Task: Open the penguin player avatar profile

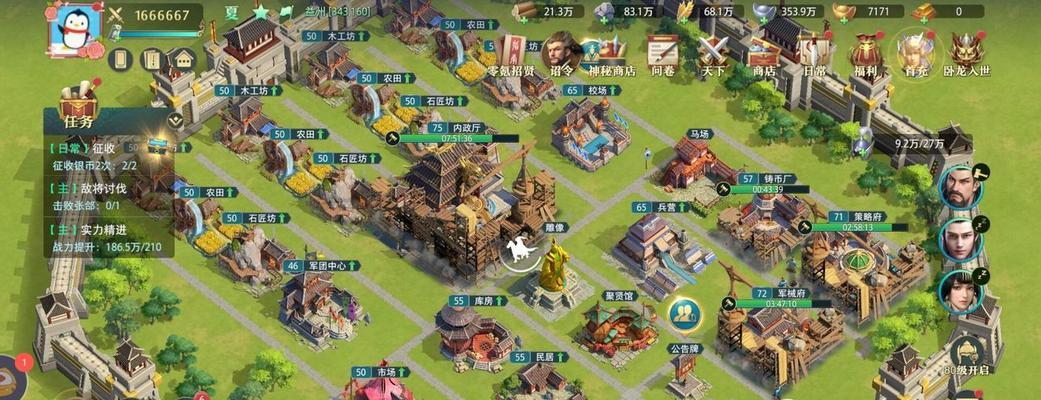Action: pos(76,28)
